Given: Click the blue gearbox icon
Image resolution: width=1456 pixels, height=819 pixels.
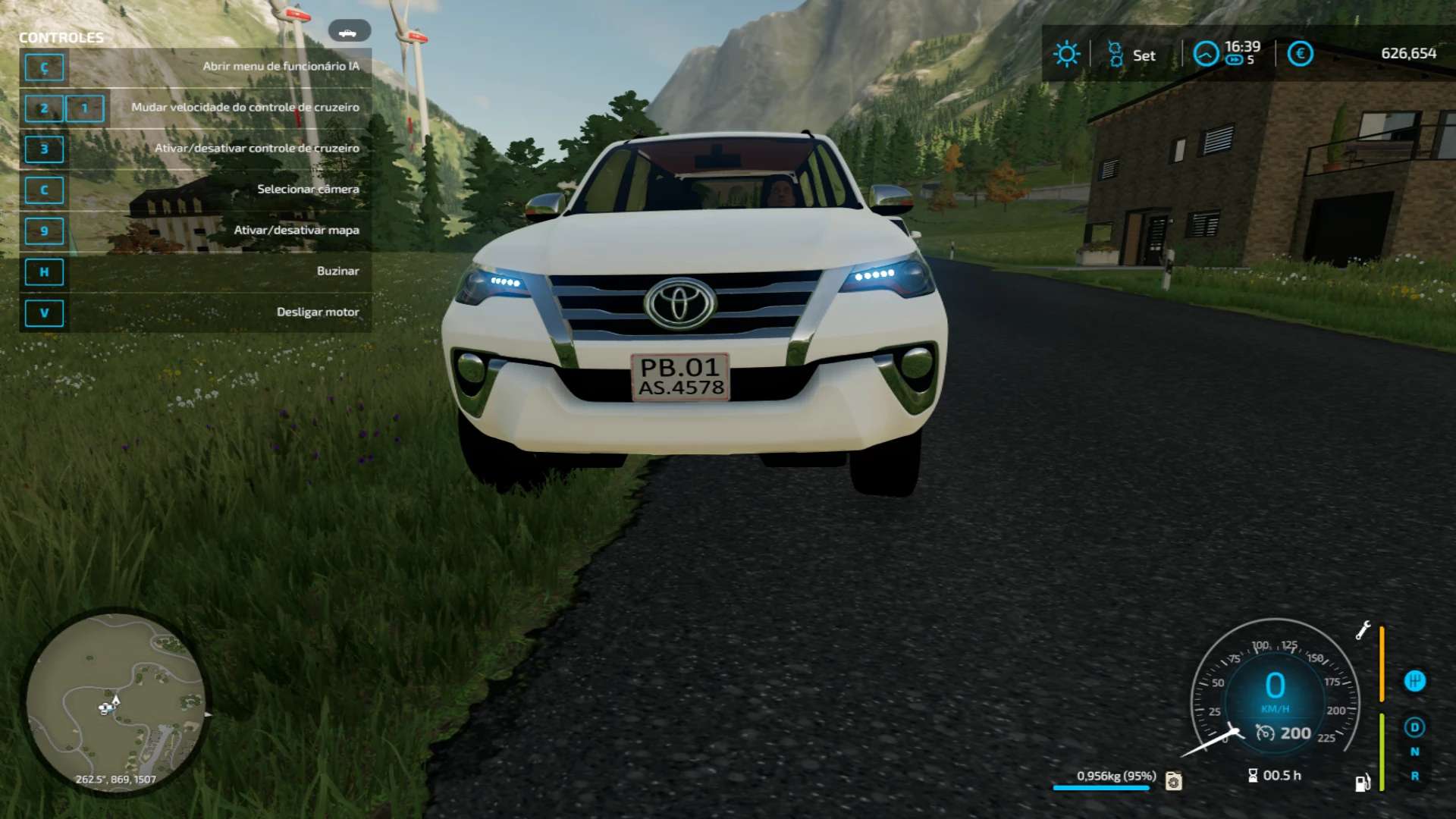Looking at the screenshot, I should pyautogui.click(x=1414, y=681).
